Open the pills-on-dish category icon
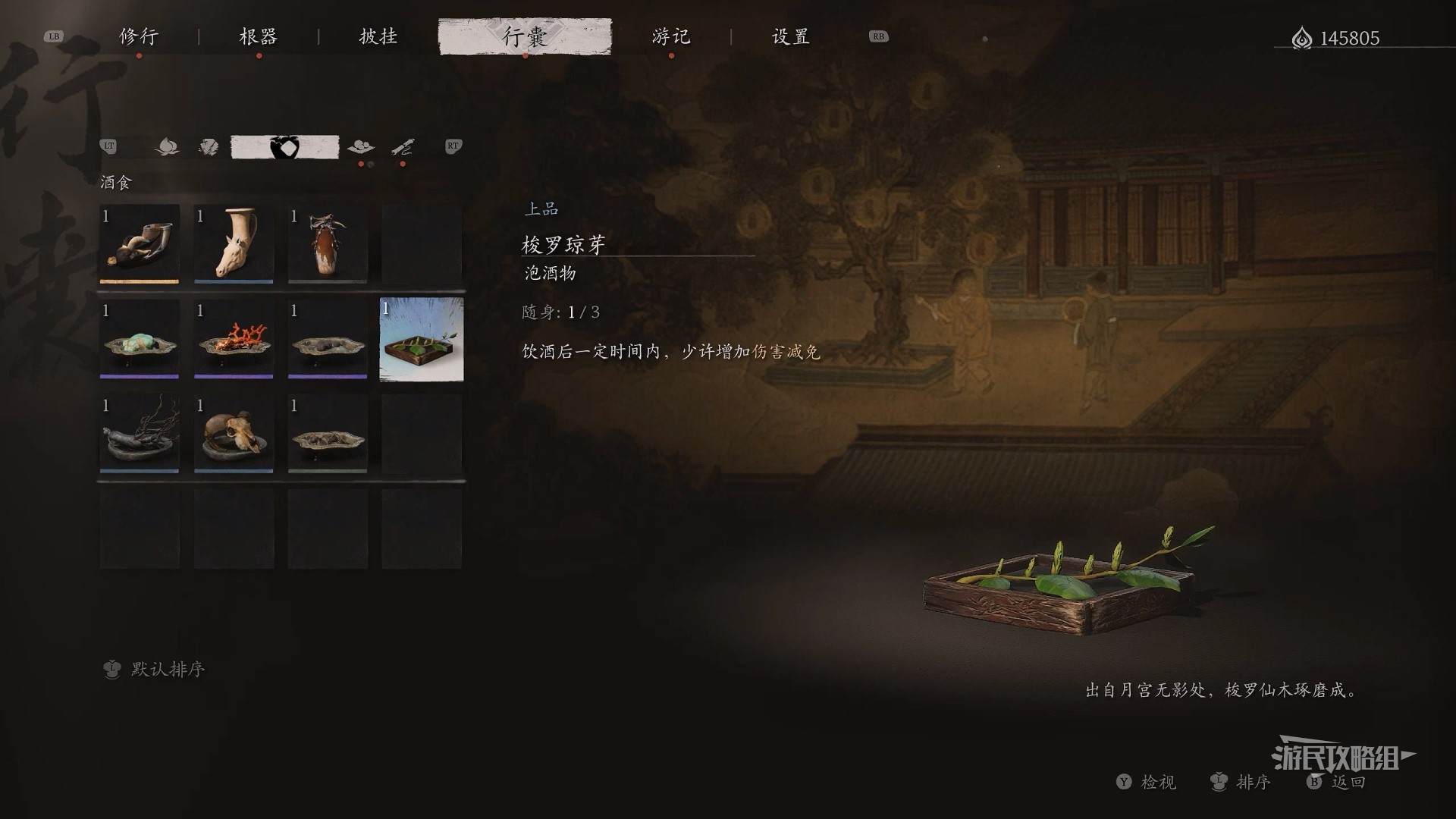 [360, 147]
